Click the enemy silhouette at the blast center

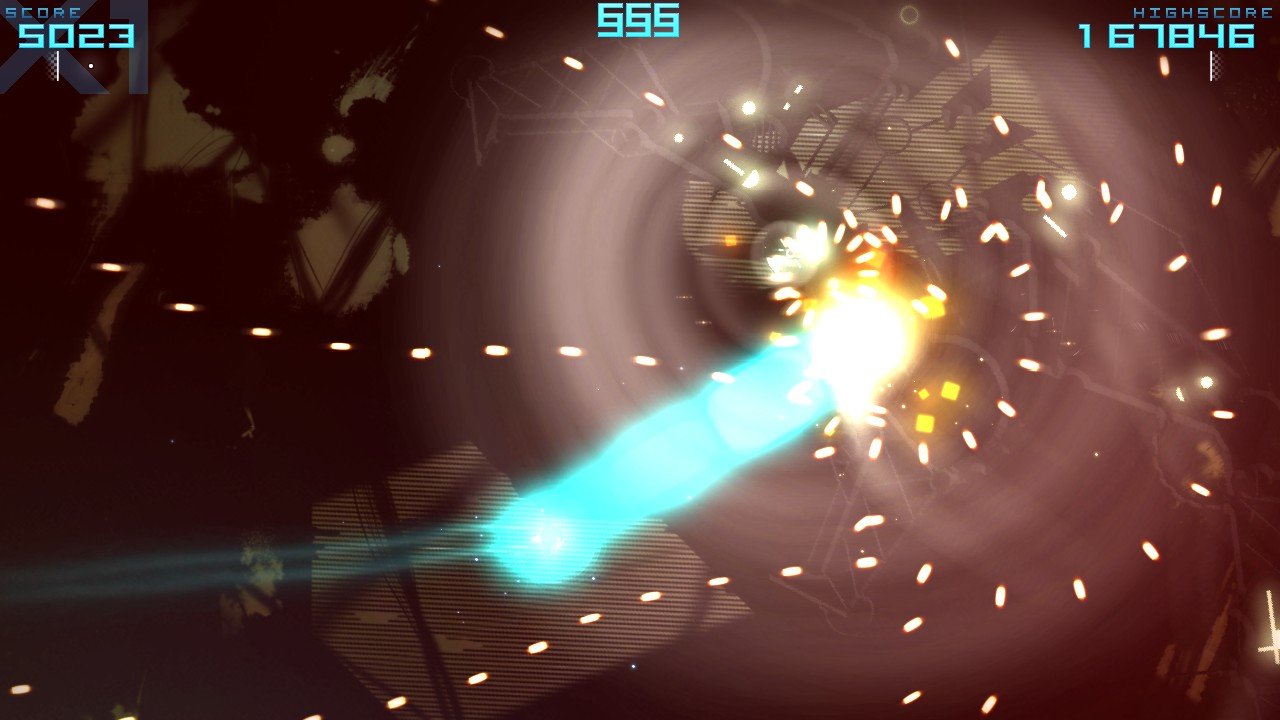point(785,250)
